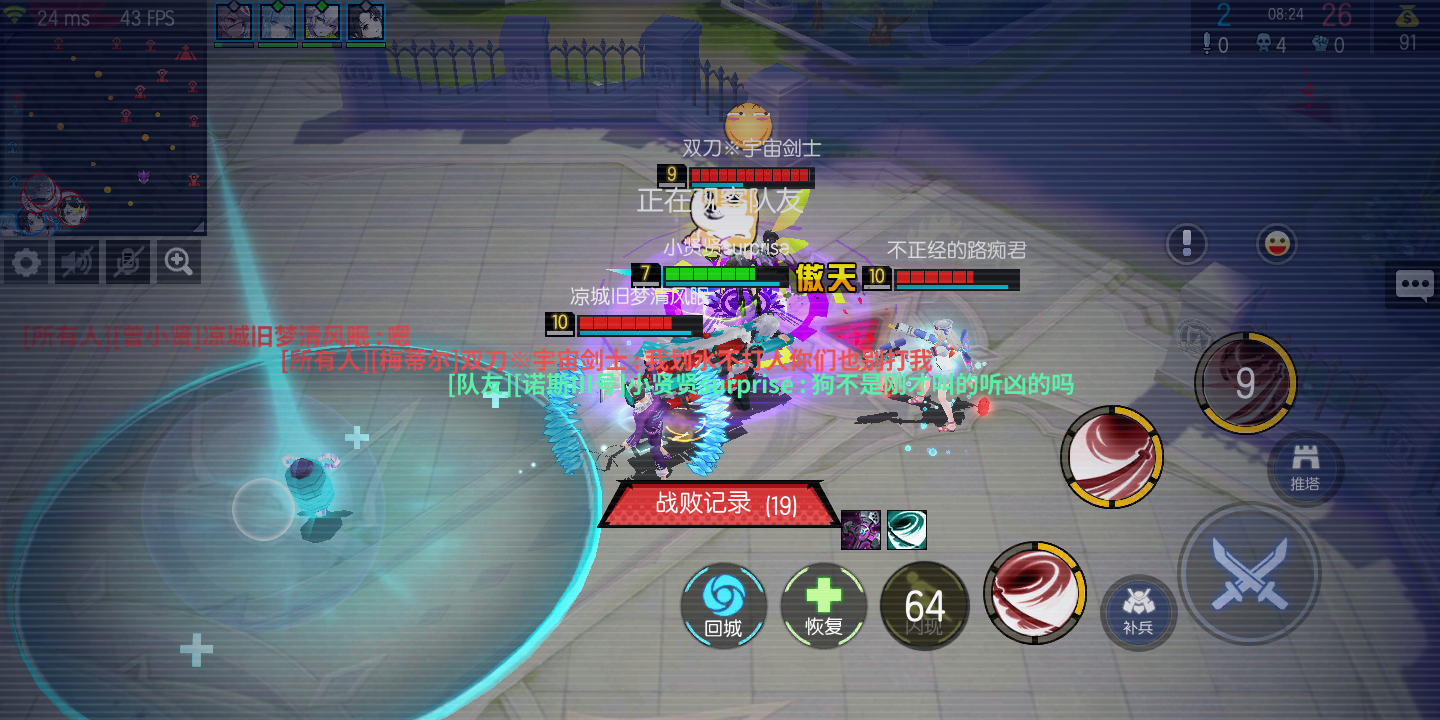This screenshot has height=720, width=1440.
Task: Tap the skill cooldown ring showing 9
Action: point(1244,381)
